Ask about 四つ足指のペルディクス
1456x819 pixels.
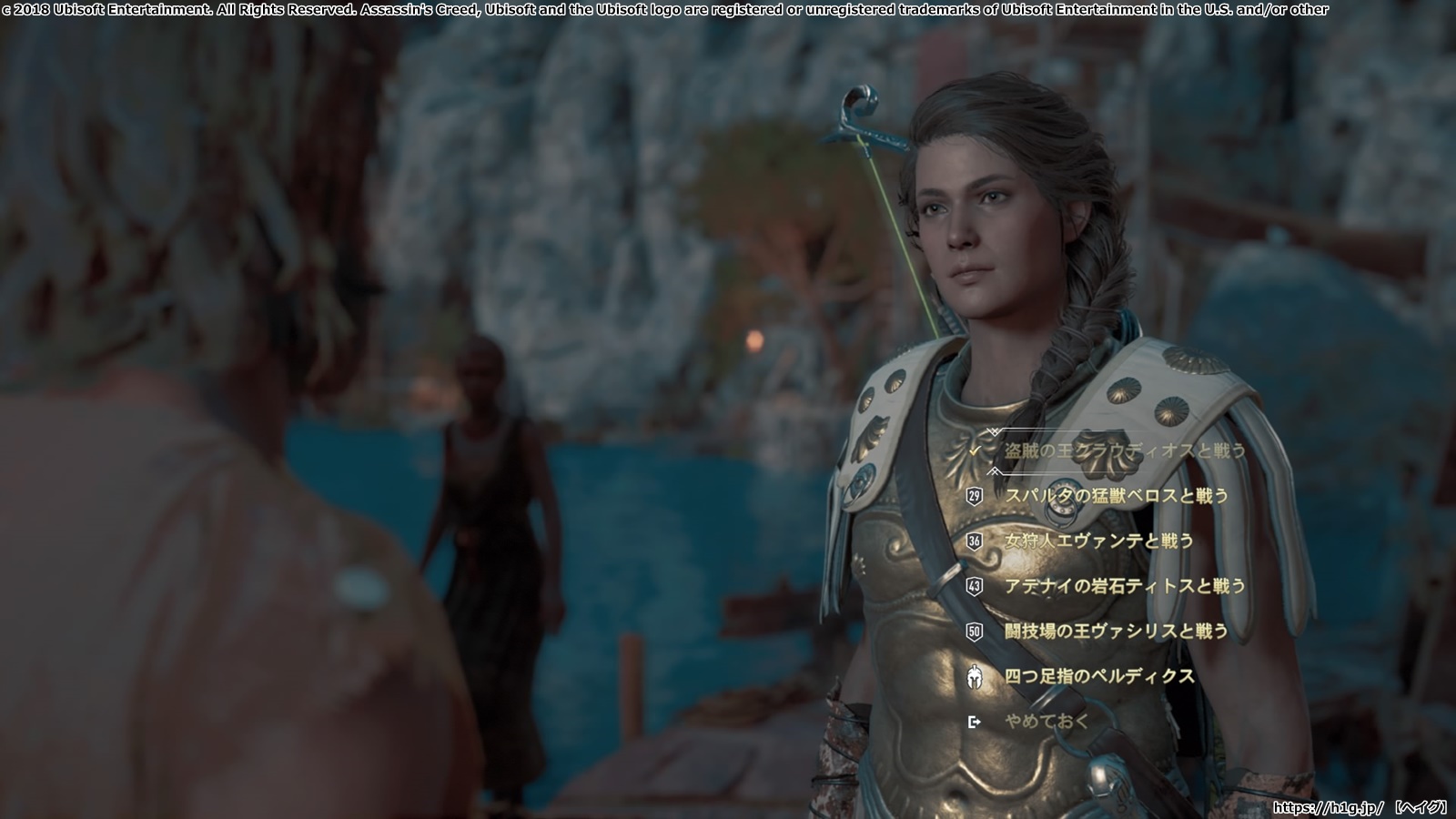click(x=1098, y=676)
